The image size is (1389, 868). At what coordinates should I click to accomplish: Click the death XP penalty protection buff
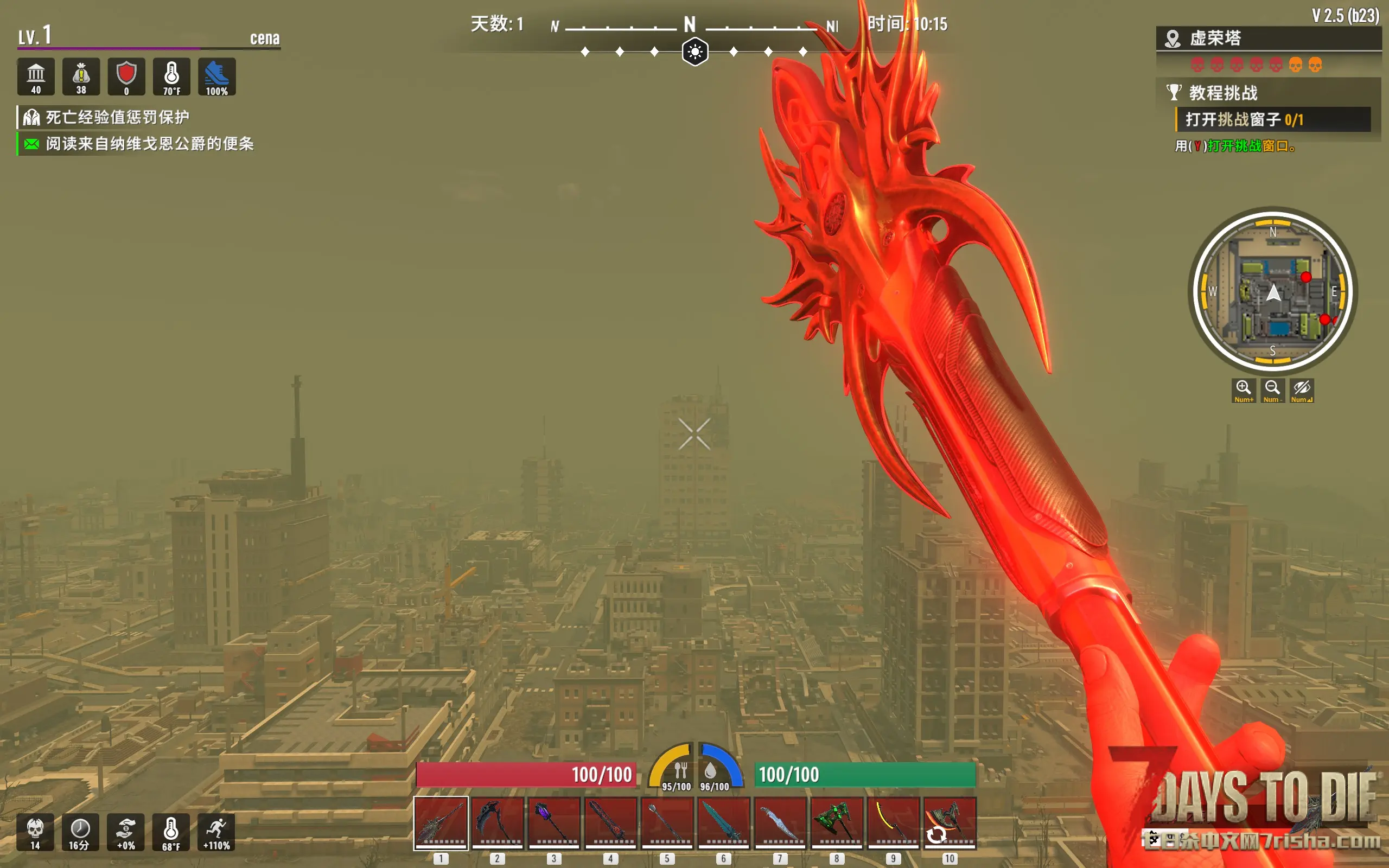(117, 118)
